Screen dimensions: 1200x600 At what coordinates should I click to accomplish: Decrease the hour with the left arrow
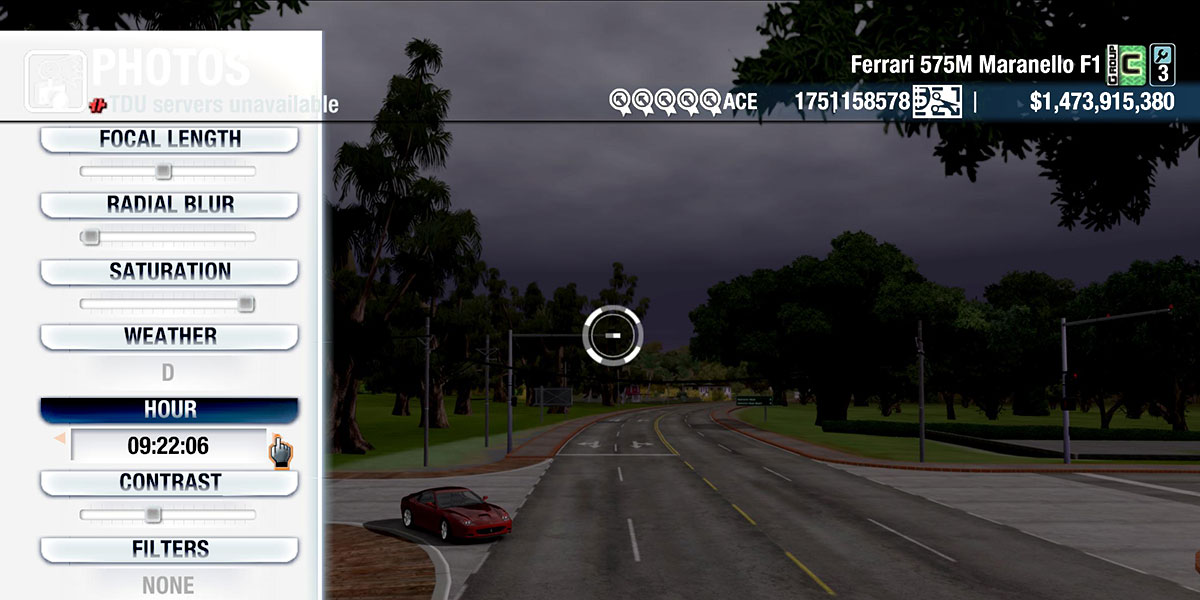click(x=59, y=438)
